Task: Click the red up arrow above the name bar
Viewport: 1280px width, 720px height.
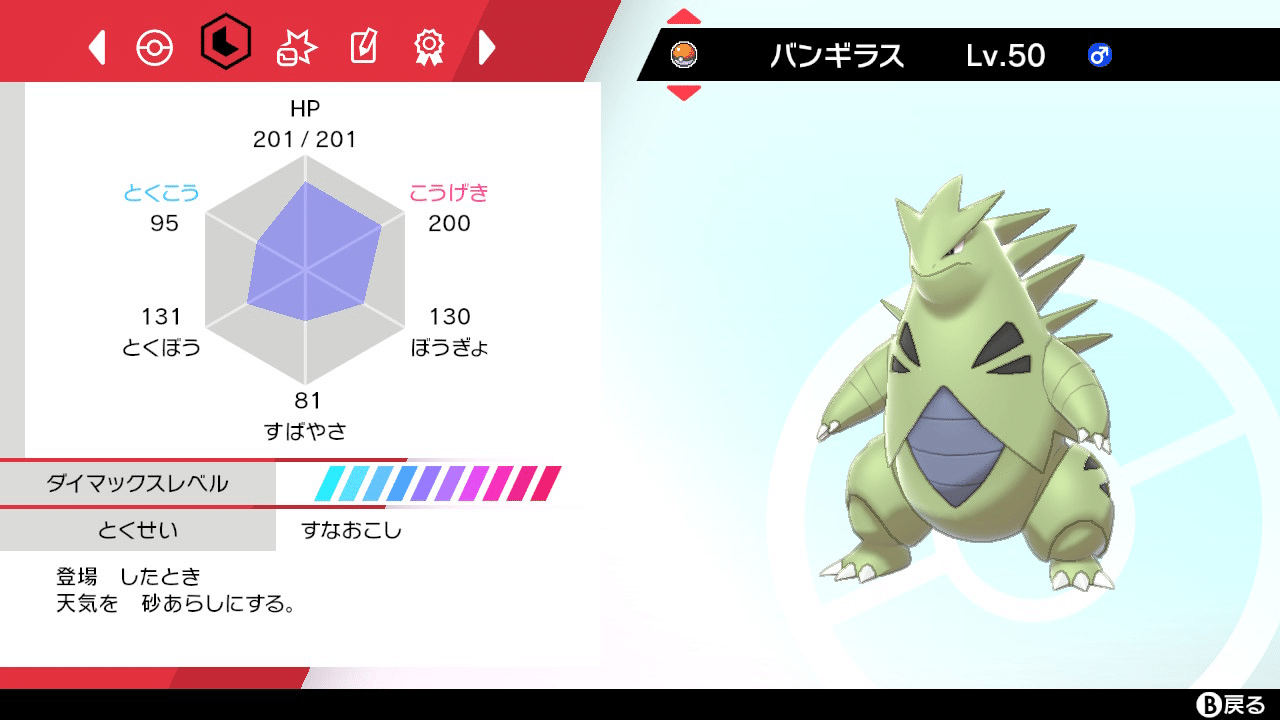Action: coord(684,15)
